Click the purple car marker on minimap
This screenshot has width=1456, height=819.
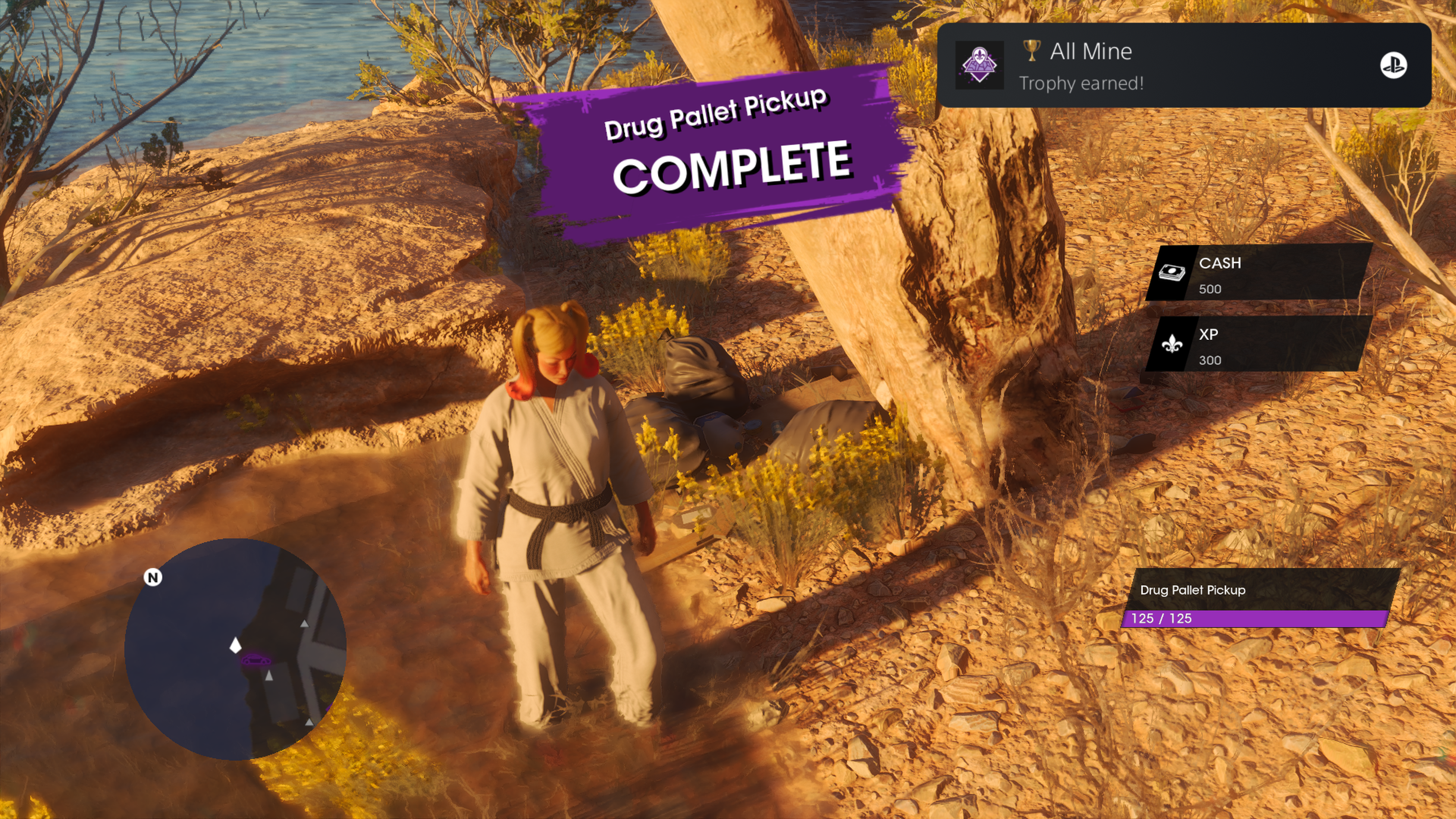click(x=256, y=660)
